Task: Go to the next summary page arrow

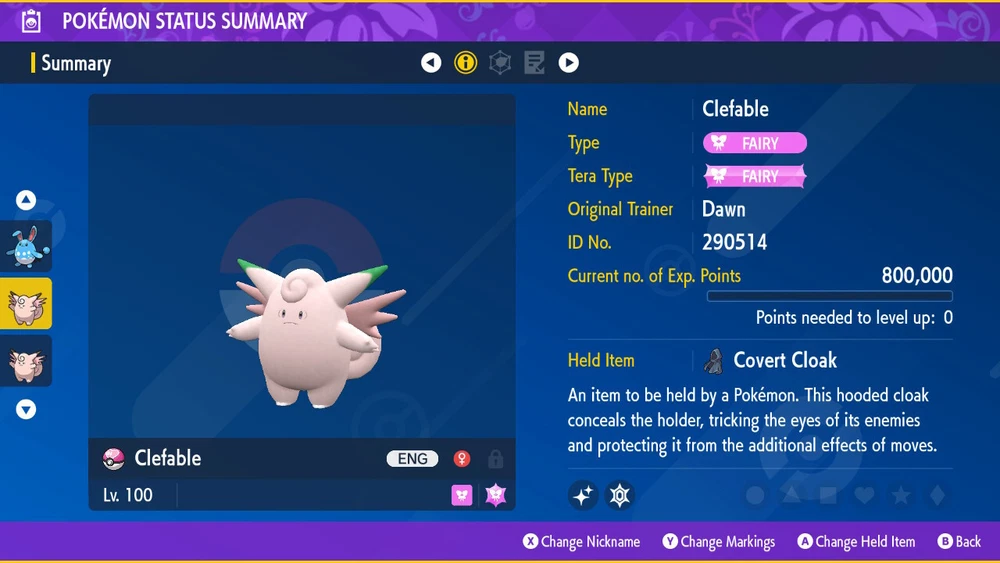Action: pos(568,63)
